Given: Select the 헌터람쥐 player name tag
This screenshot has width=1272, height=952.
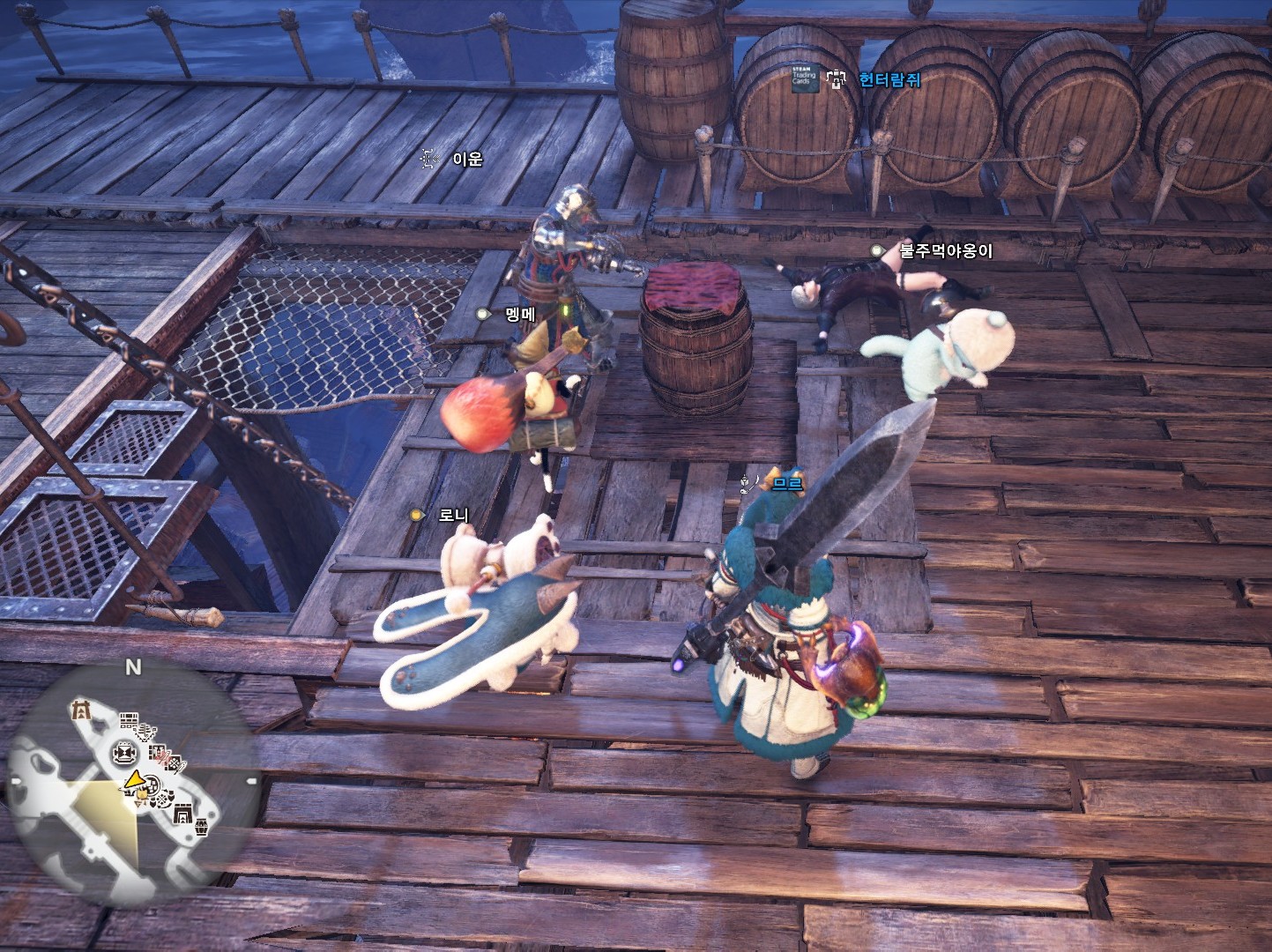Looking at the screenshot, I should (x=889, y=79).
